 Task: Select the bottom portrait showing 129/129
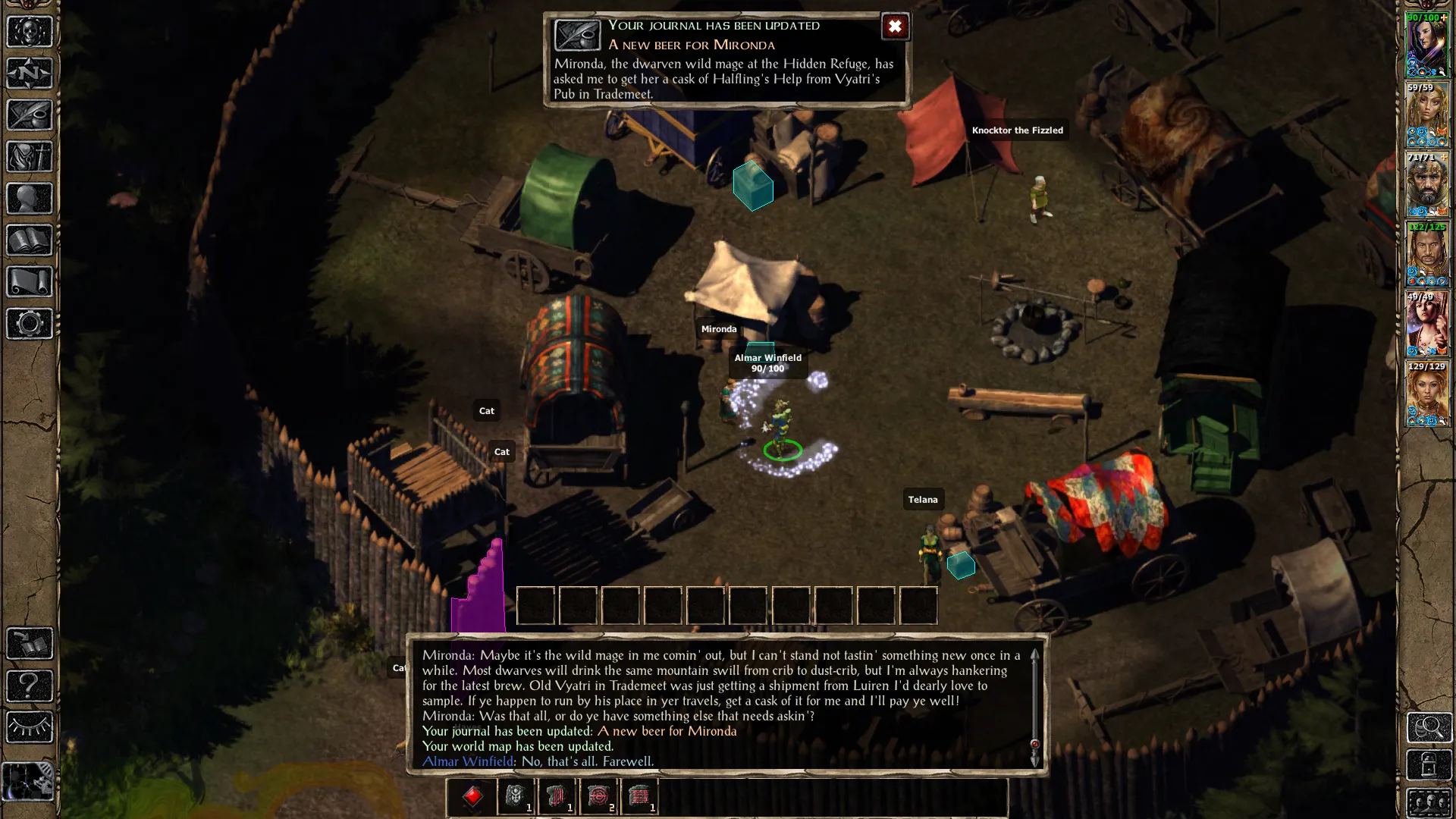[x=1427, y=394]
